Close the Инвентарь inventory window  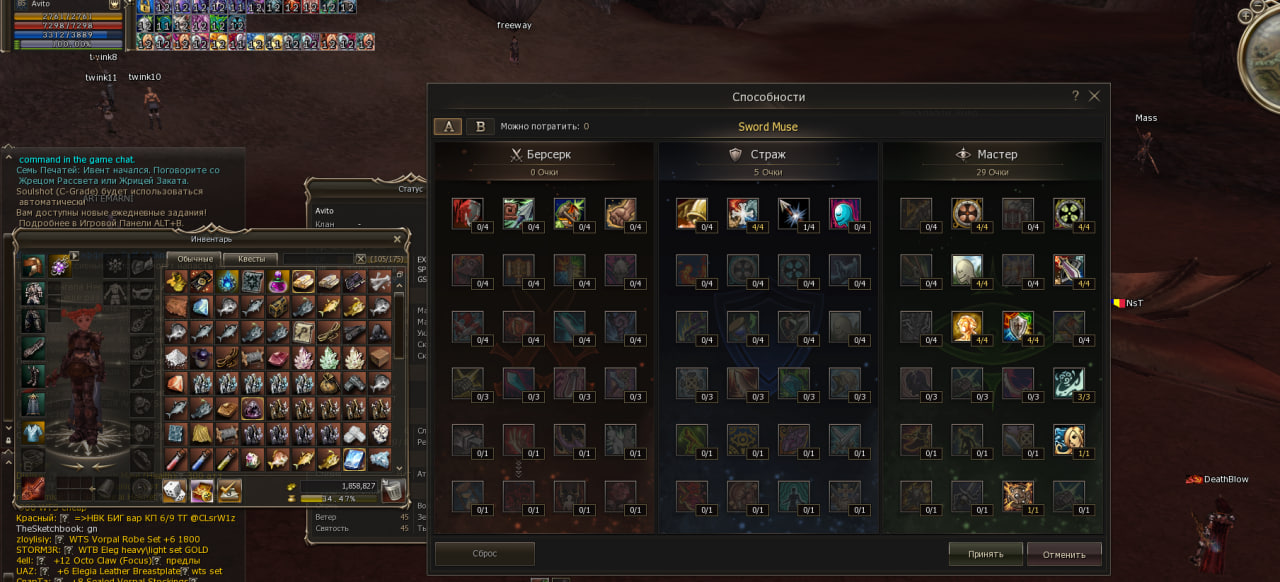click(397, 239)
